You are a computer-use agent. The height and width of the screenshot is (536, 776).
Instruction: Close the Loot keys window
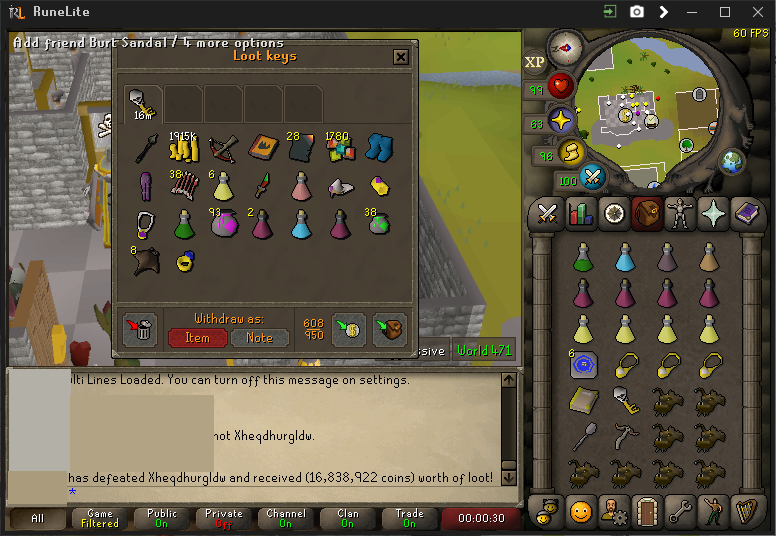point(401,57)
